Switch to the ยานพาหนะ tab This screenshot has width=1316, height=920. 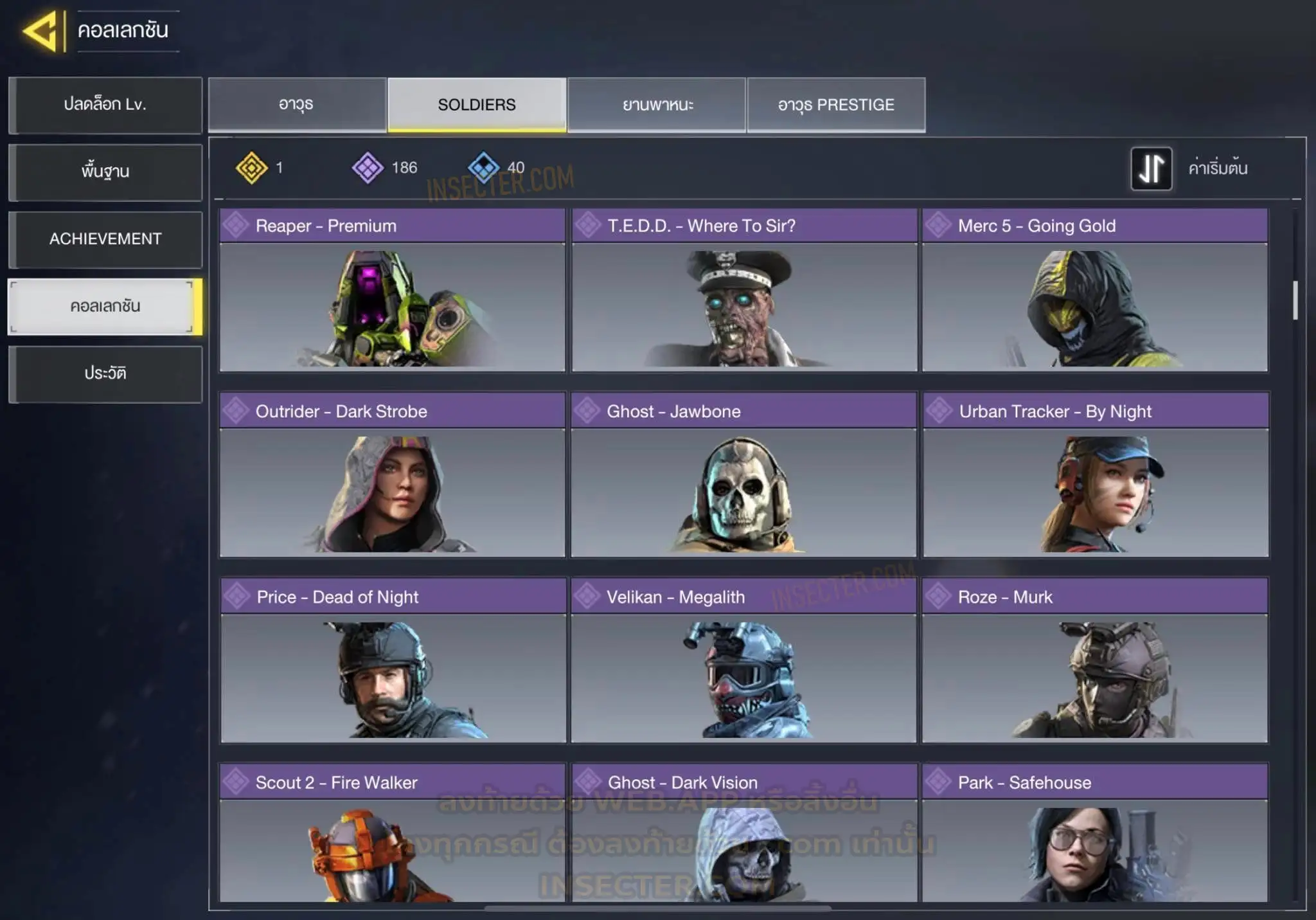[x=657, y=105]
